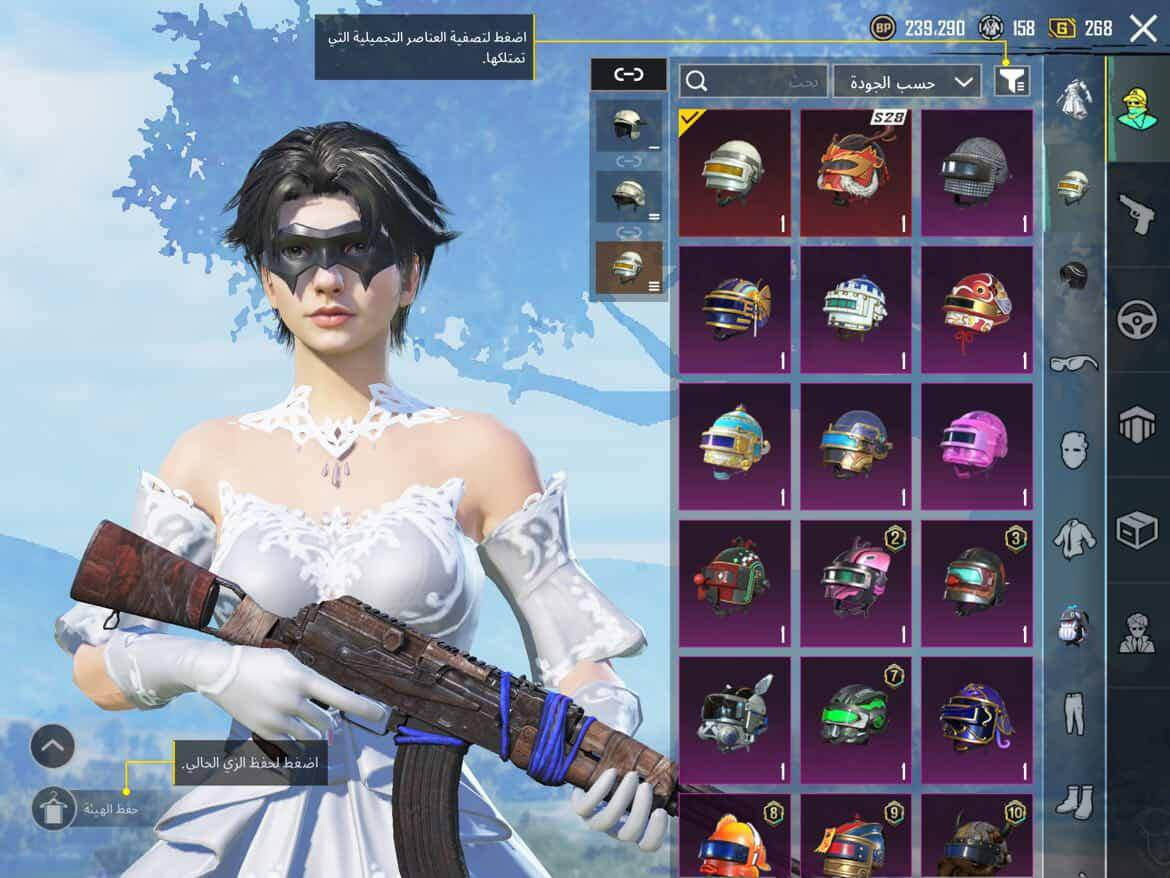Save the current outfit preset
This screenshot has width=1170, height=878.
point(54,807)
